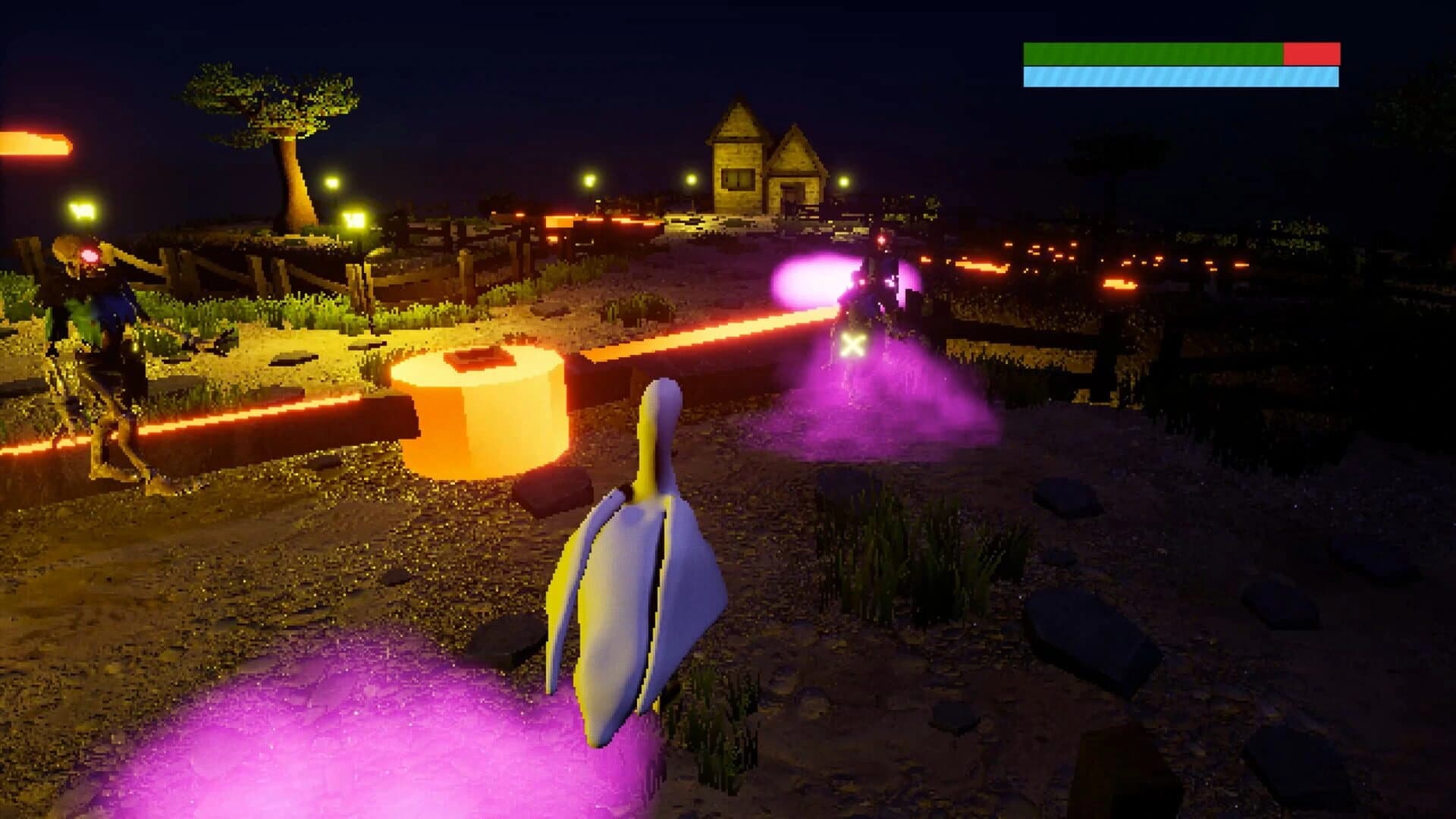
Task: Click the green health bar
Action: [1153, 52]
